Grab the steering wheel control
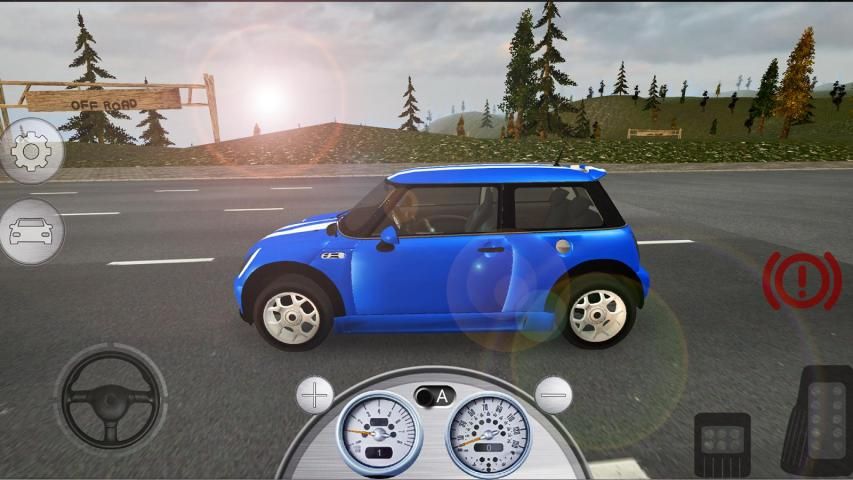853x480 pixels. coord(110,400)
